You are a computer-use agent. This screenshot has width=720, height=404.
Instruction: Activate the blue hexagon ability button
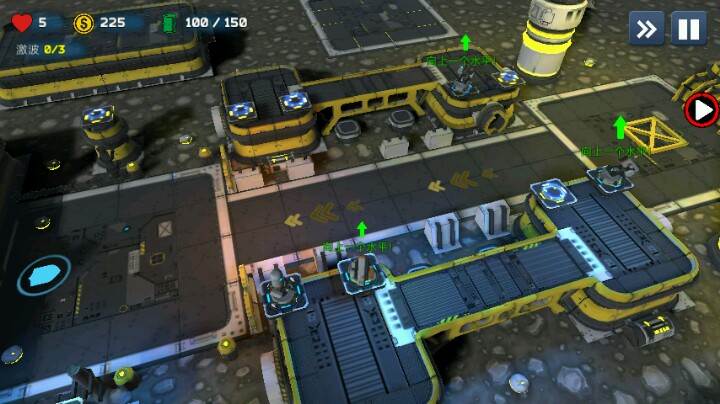point(44,275)
